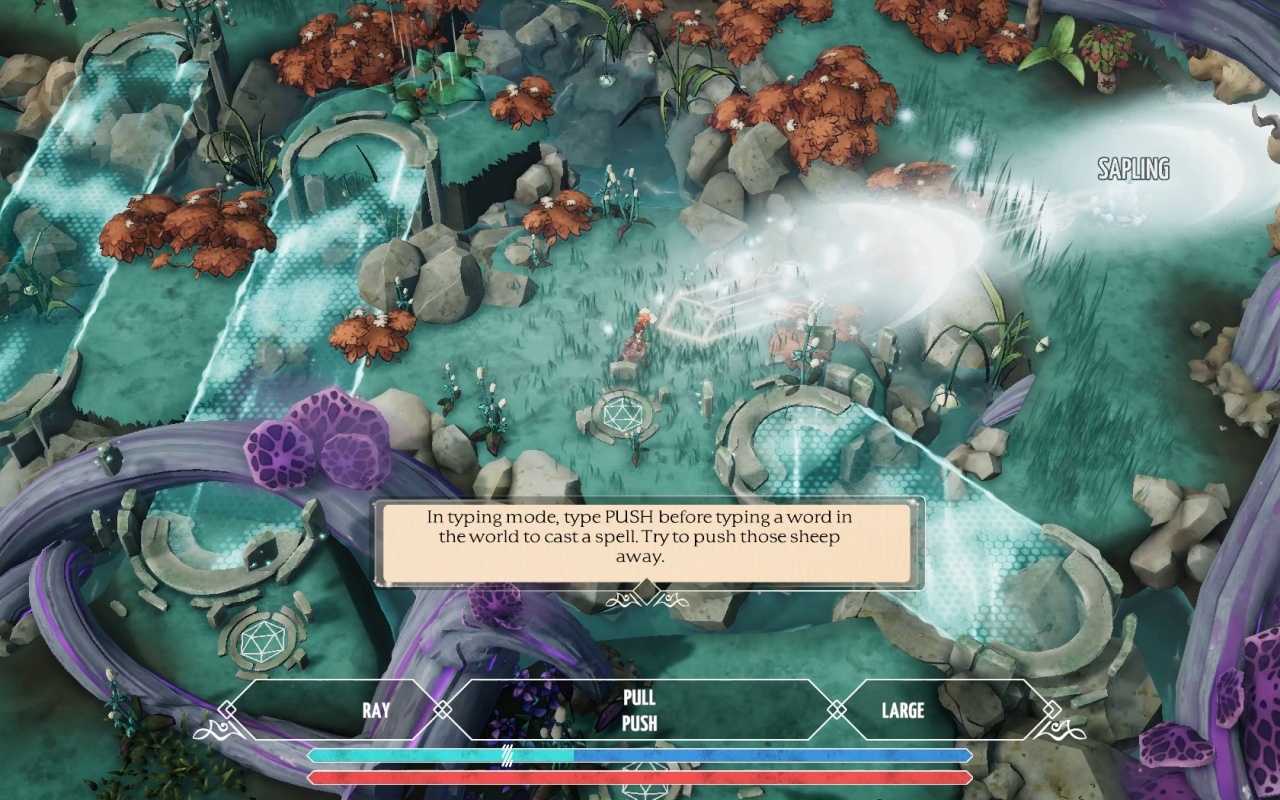Select the RAY spell shape slot
Image resolution: width=1280 pixels, height=800 pixels.
[376, 711]
